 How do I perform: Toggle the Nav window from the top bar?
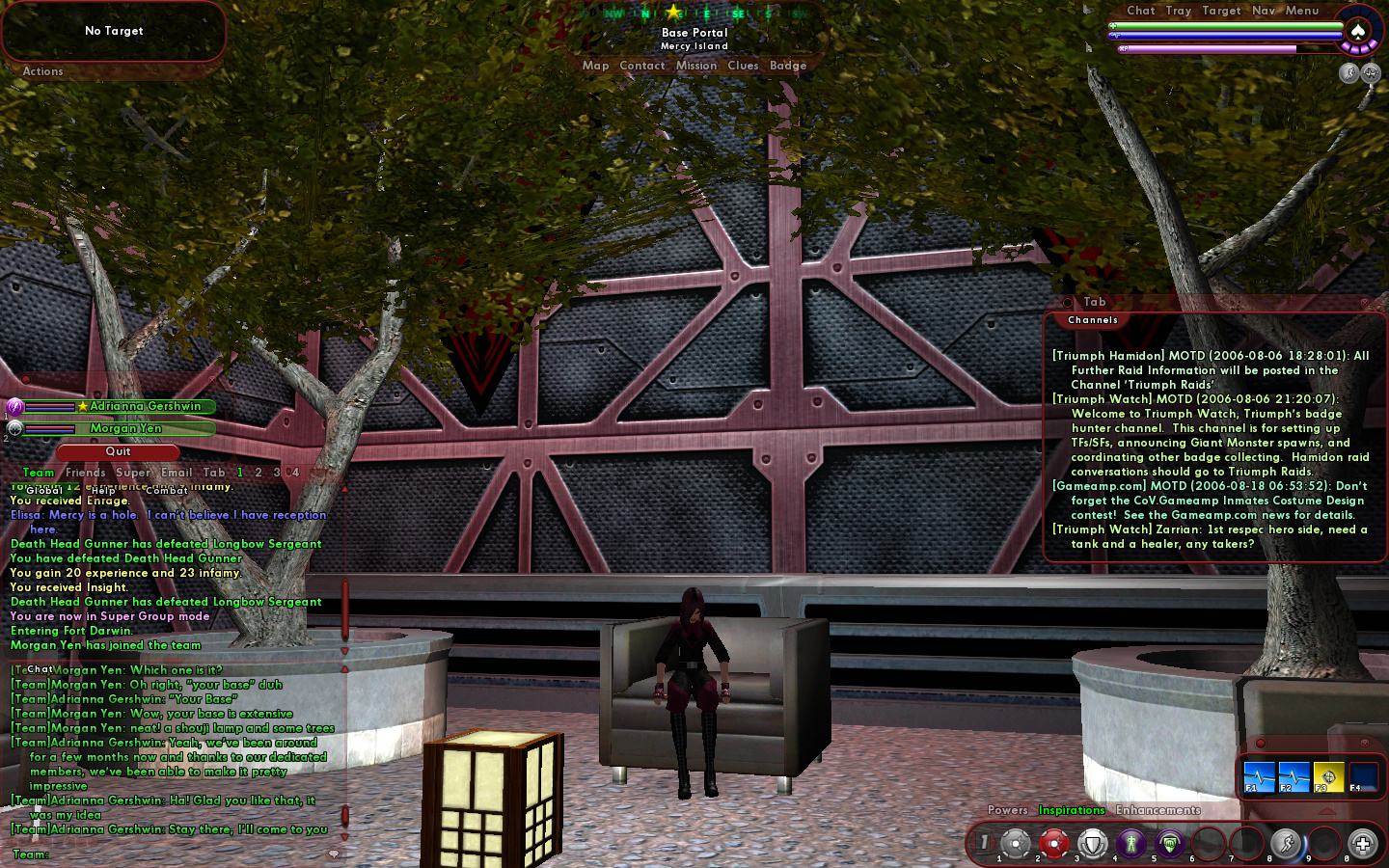(1263, 11)
